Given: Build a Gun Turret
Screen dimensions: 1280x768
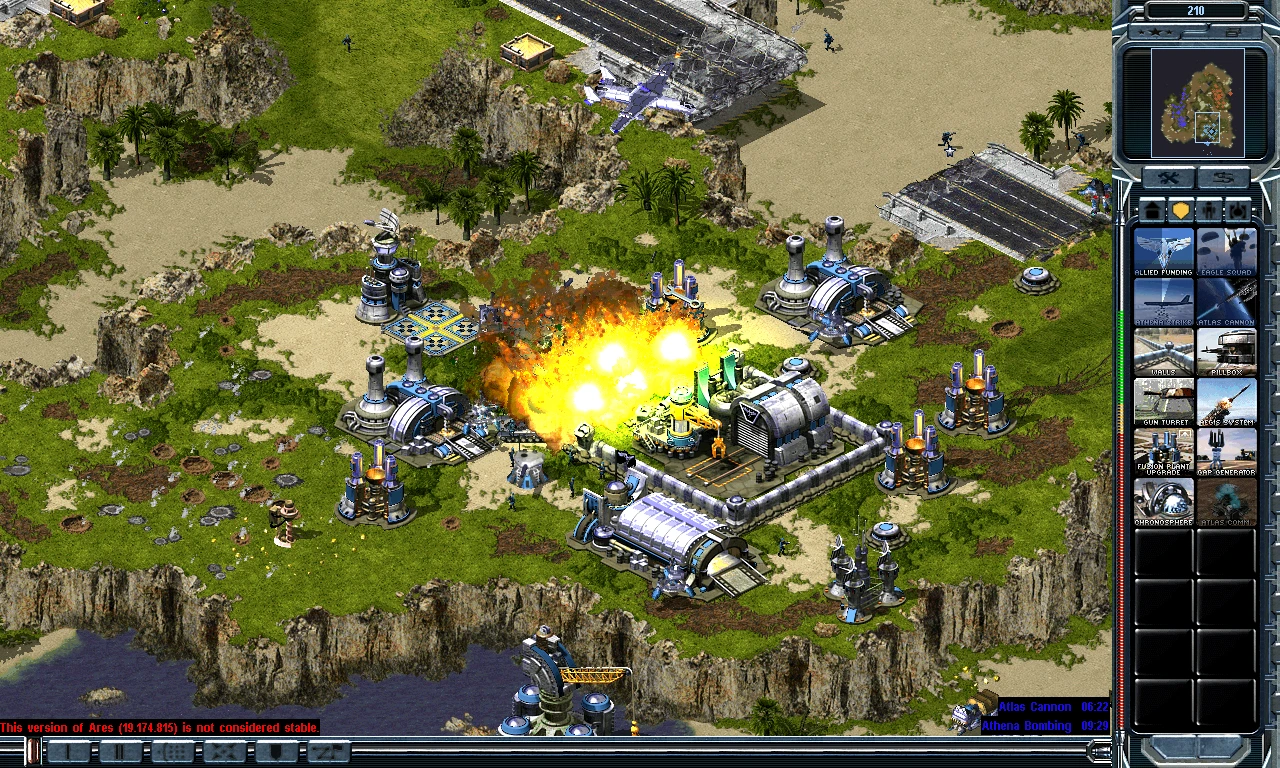Looking at the screenshot, I should 1164,402.
